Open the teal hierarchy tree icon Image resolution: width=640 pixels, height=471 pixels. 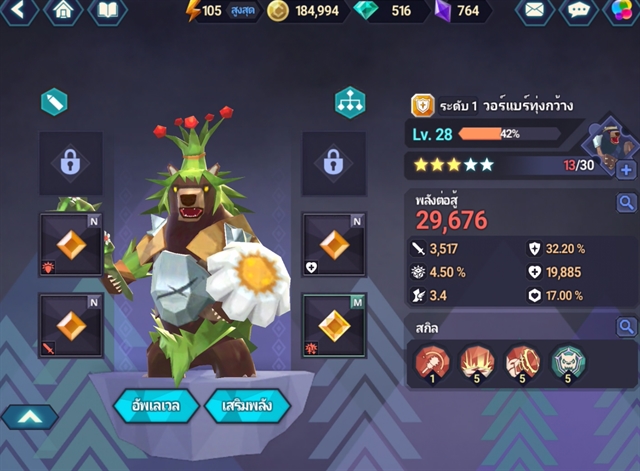350,102
